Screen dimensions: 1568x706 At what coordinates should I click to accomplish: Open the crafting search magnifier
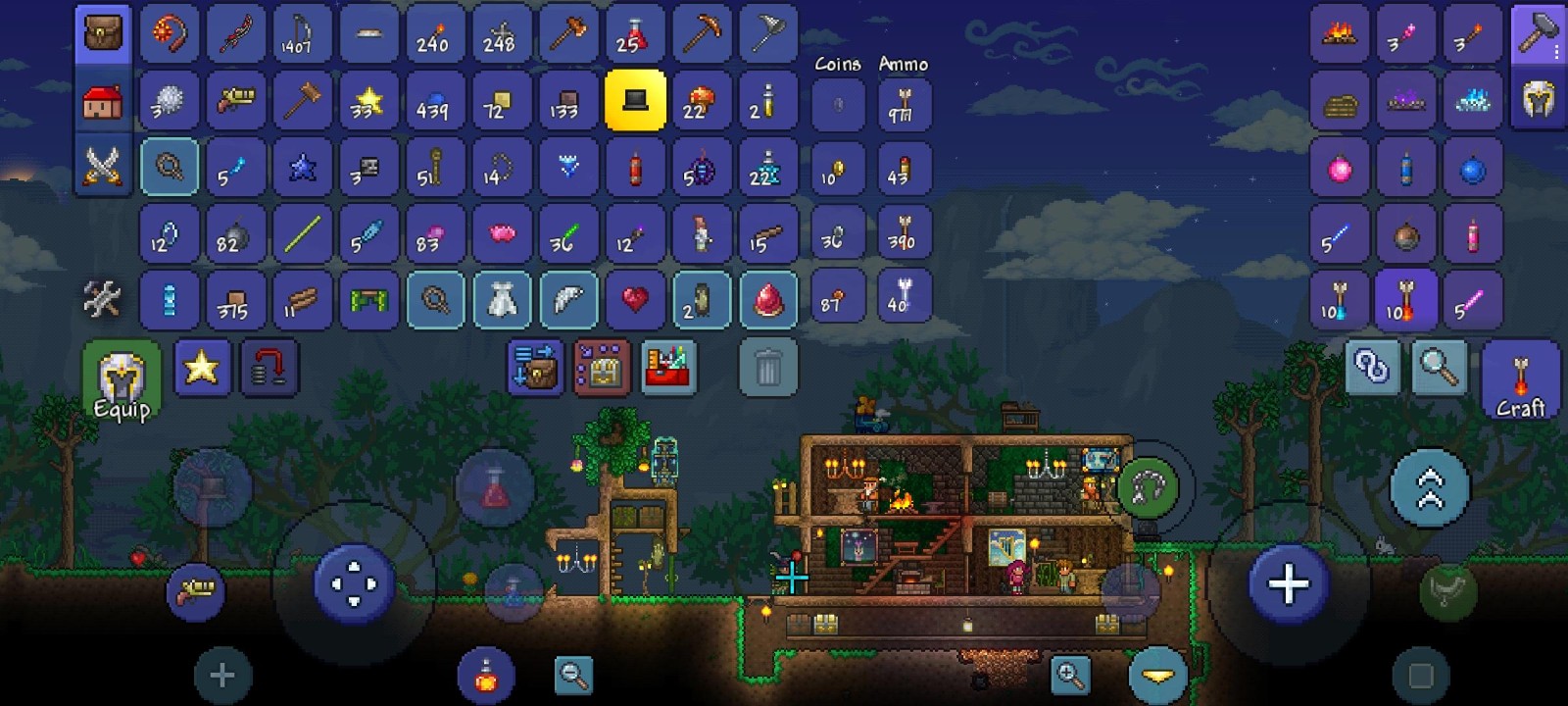coord(1440,368)
